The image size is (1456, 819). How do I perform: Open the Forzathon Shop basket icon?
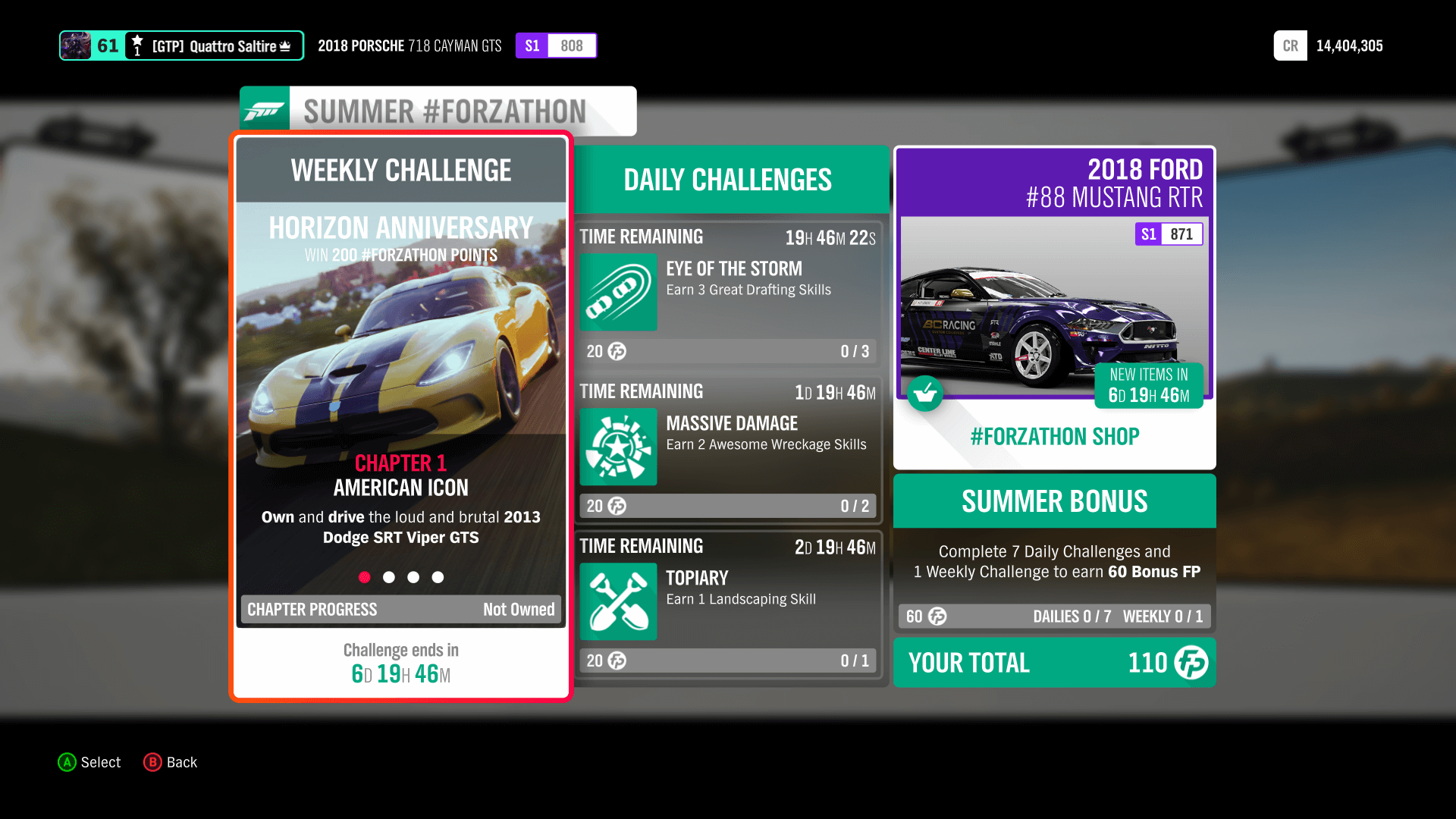925,394
